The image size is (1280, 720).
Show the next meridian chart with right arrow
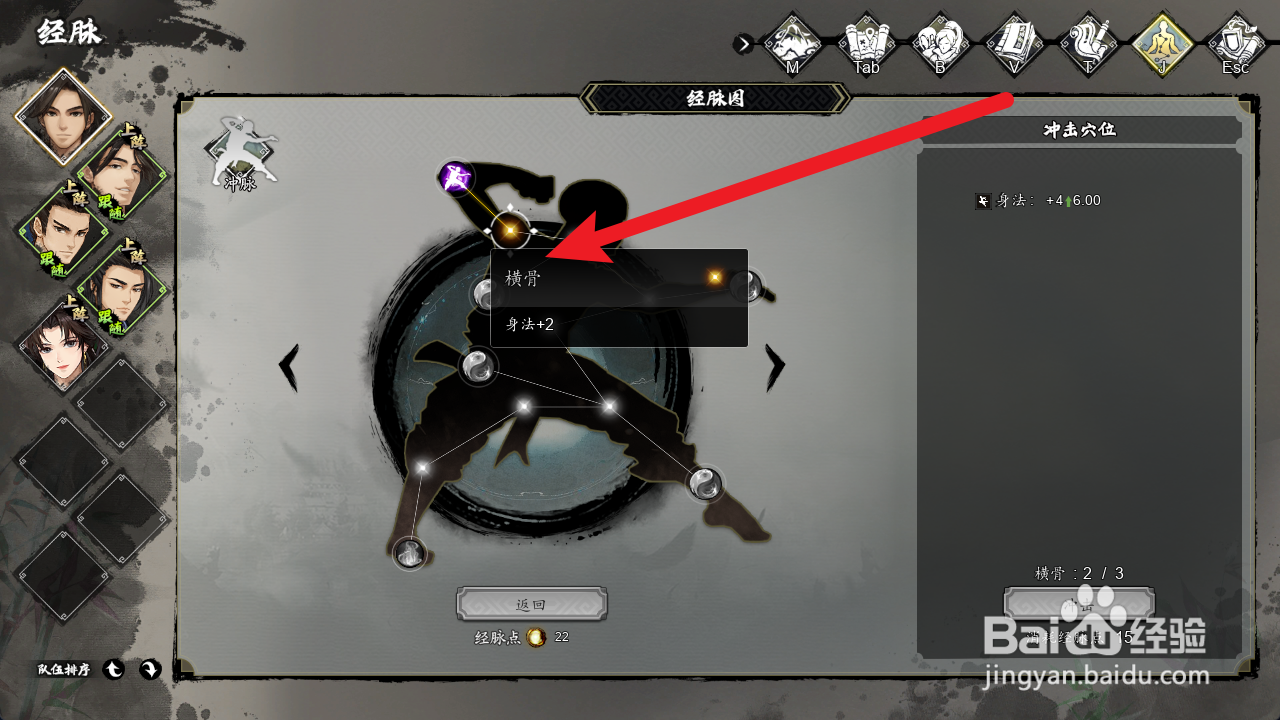(x=775, y=368)
